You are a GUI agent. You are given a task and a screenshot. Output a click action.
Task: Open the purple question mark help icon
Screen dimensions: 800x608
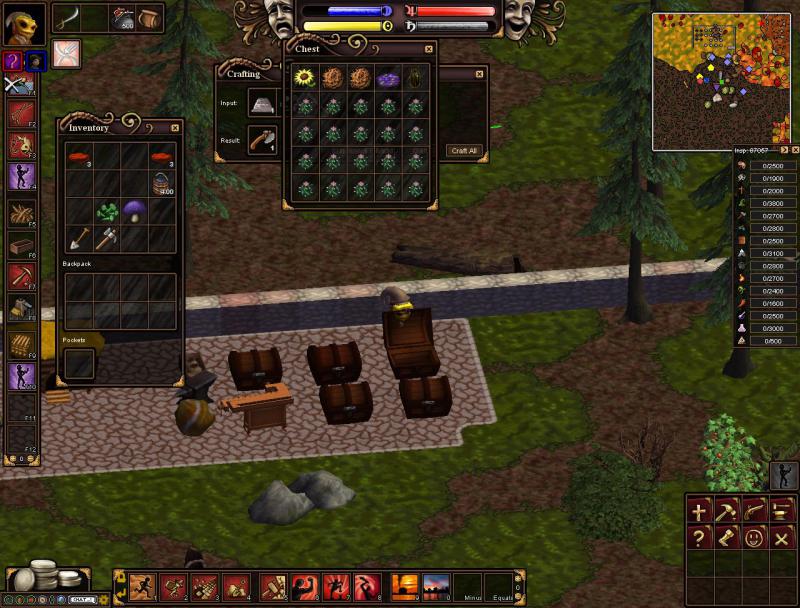point(12,61)
